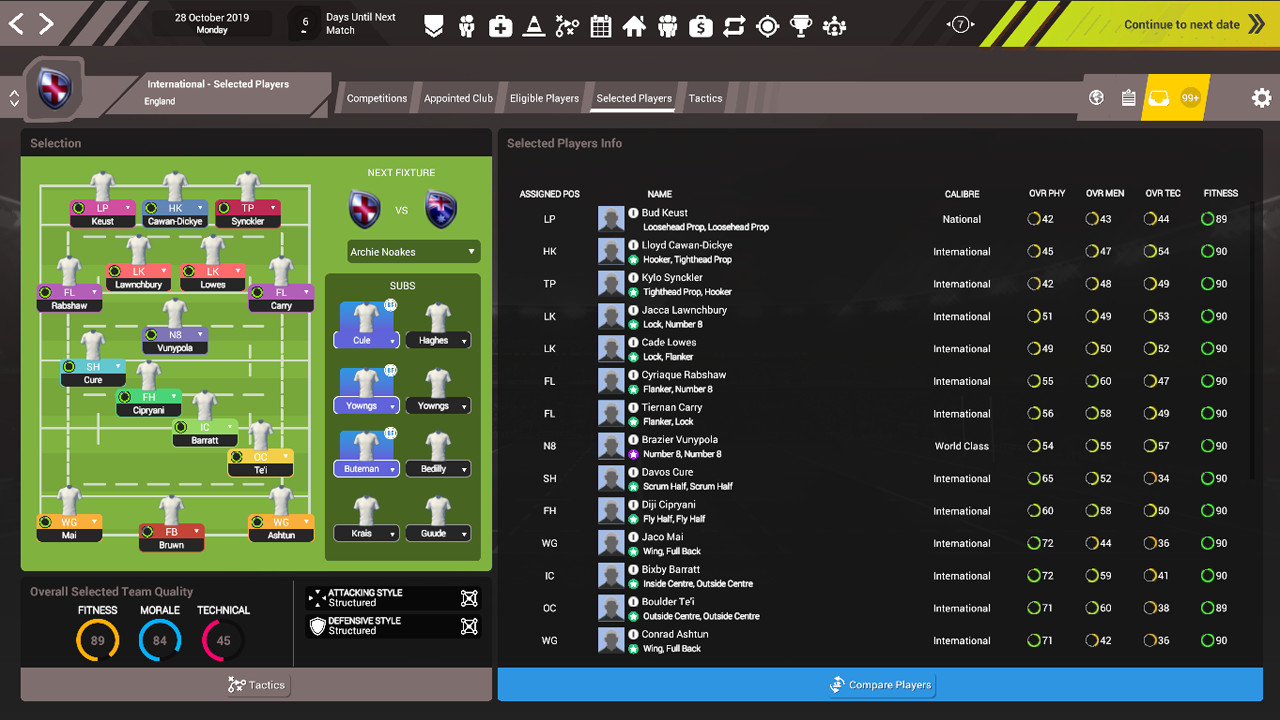Open the tactics whiteboard icon
Image resolution: width=1280 pixels, height=720 pixels.
click(x=567, y=27)
